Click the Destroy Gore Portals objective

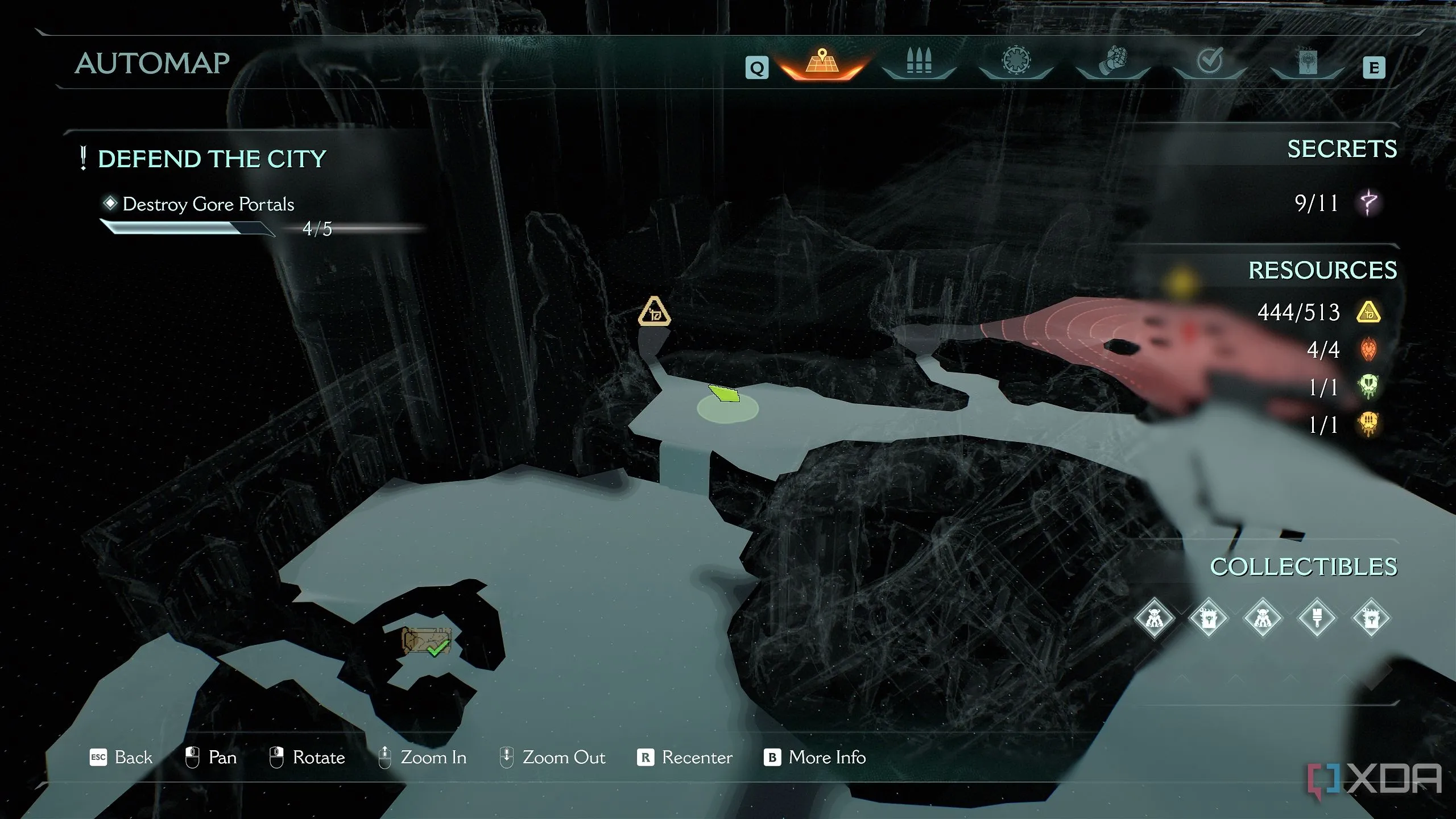pyautogui.click(x=208, y=204)
